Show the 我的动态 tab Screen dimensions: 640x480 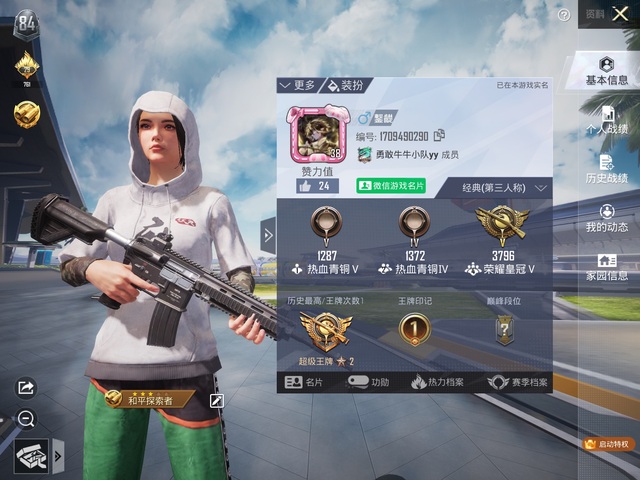[606, 218]
